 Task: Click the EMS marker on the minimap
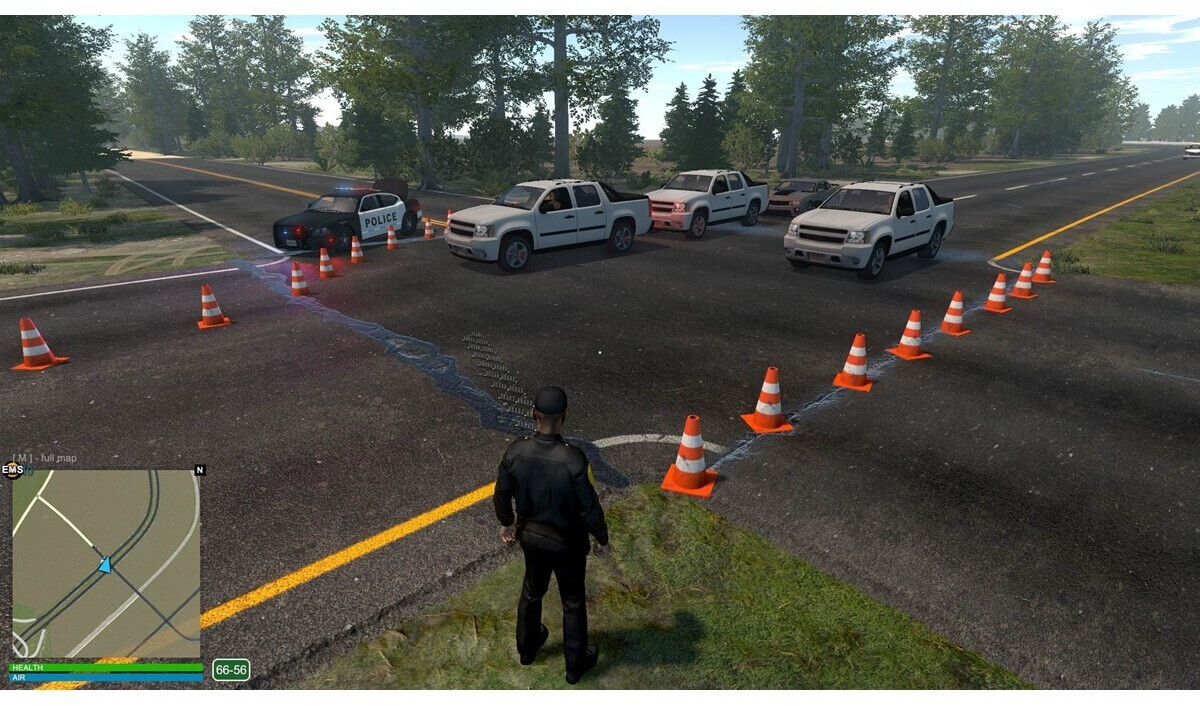point(13,469)
